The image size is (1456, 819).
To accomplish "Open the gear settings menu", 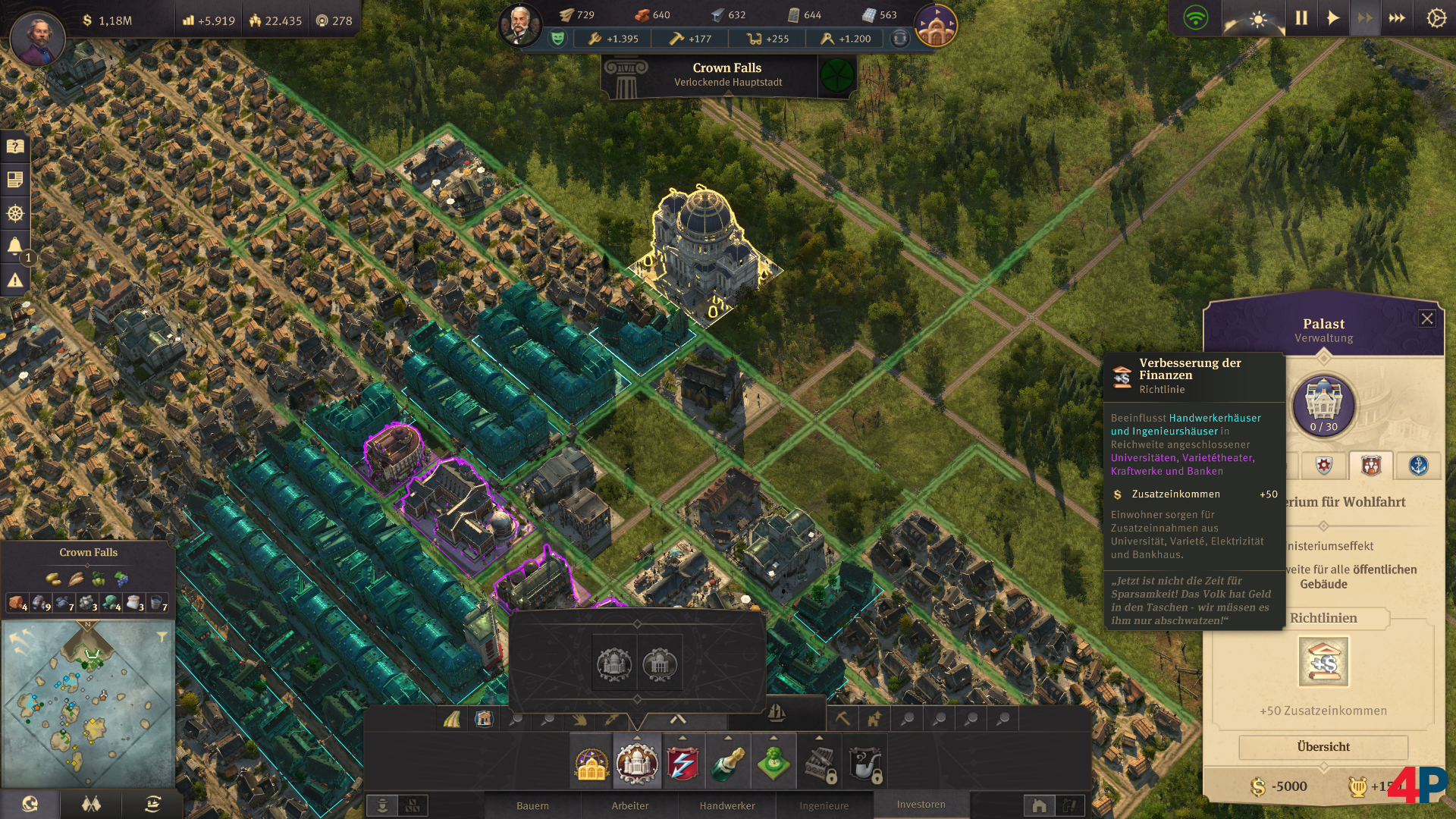I will (1436, 18).
